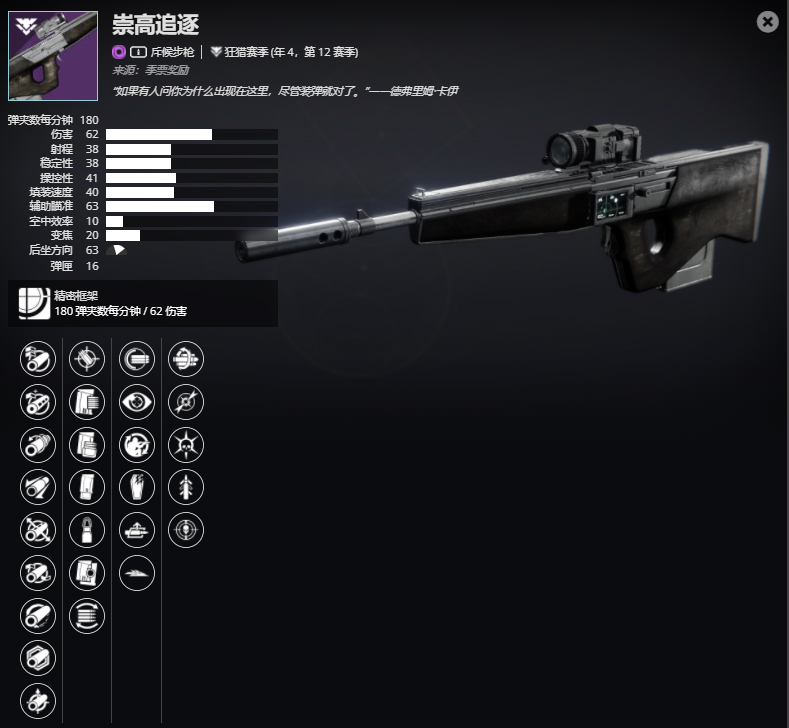The image size is (789, 728).
Task: Select the spiked upward arrow perk
Action: click(x=186, y=486)
